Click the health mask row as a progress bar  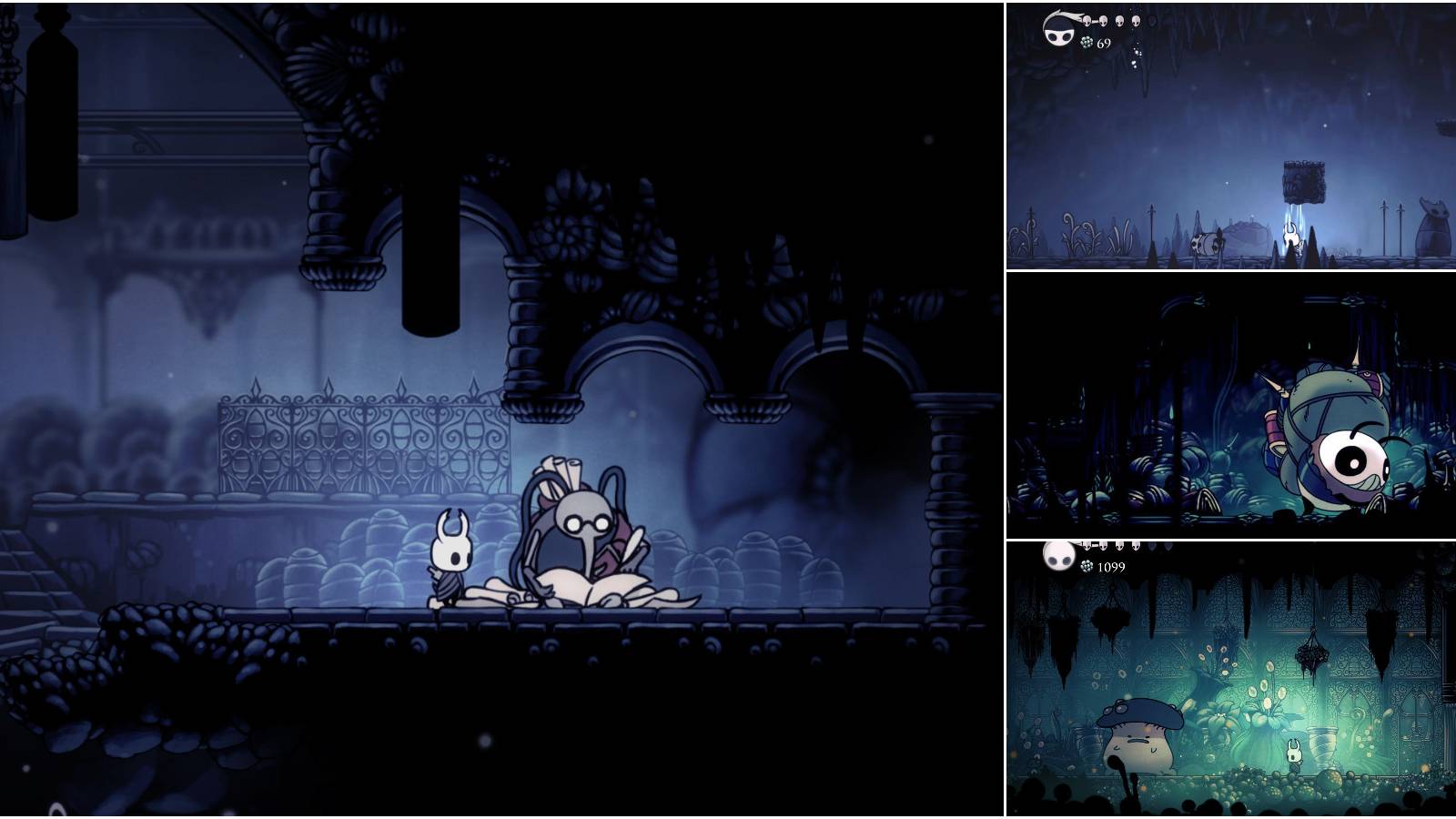tap(1110, 20)
